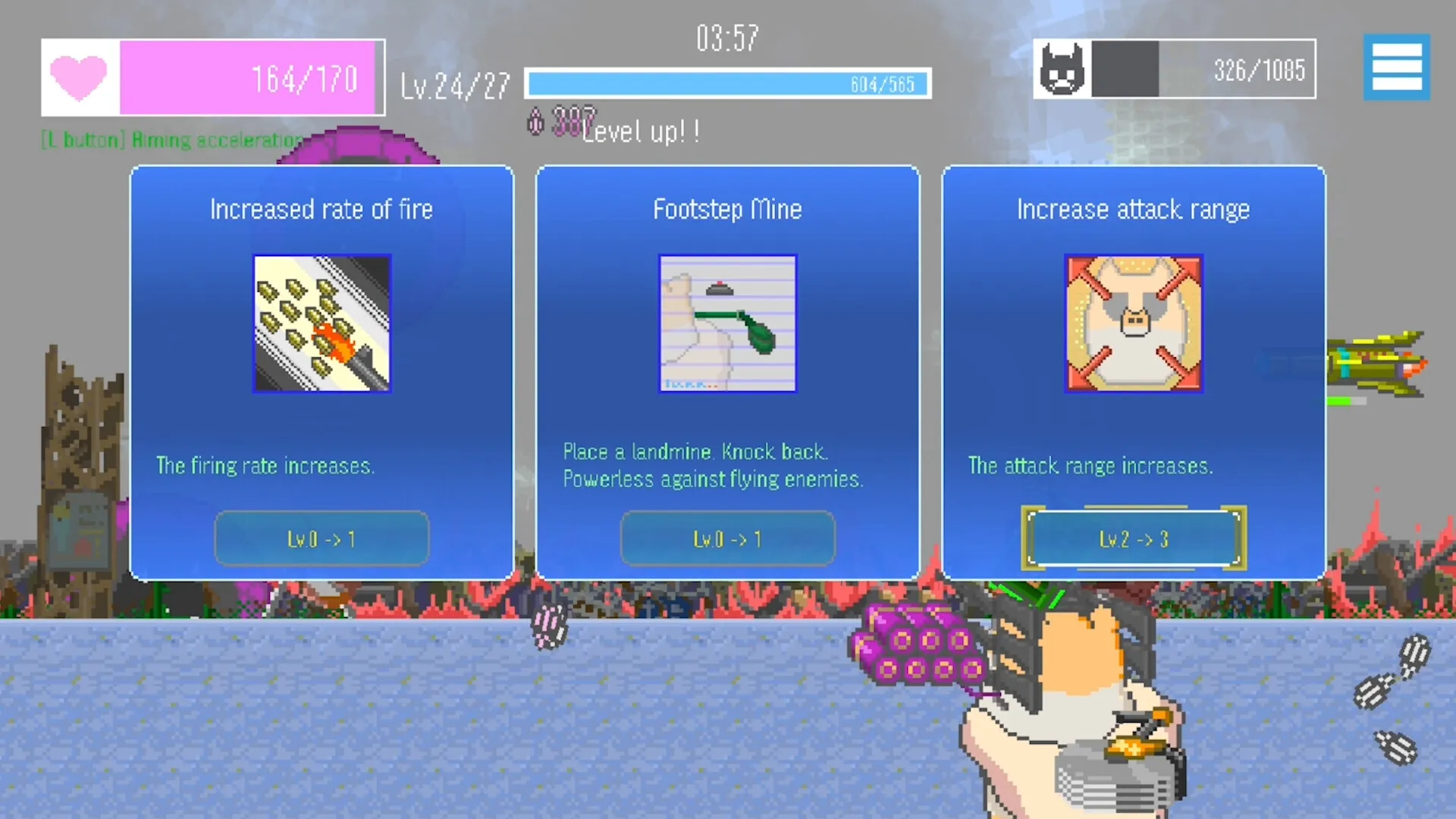Confirm the Lv.2 -> 3 attack range upgrade

pyautogui.click(x=1133, y=538)
